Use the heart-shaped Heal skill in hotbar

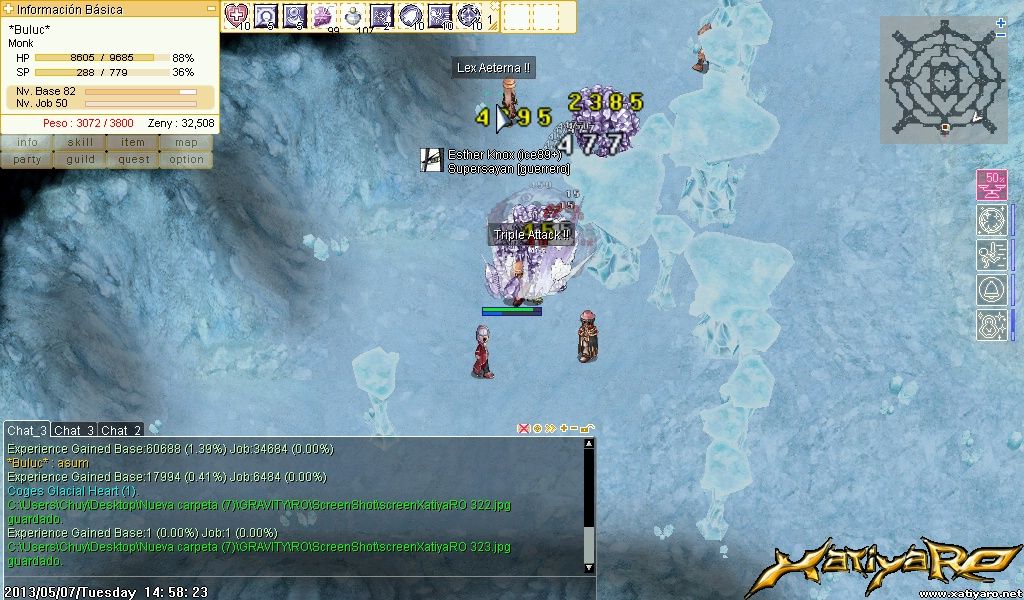pos(237,15)
